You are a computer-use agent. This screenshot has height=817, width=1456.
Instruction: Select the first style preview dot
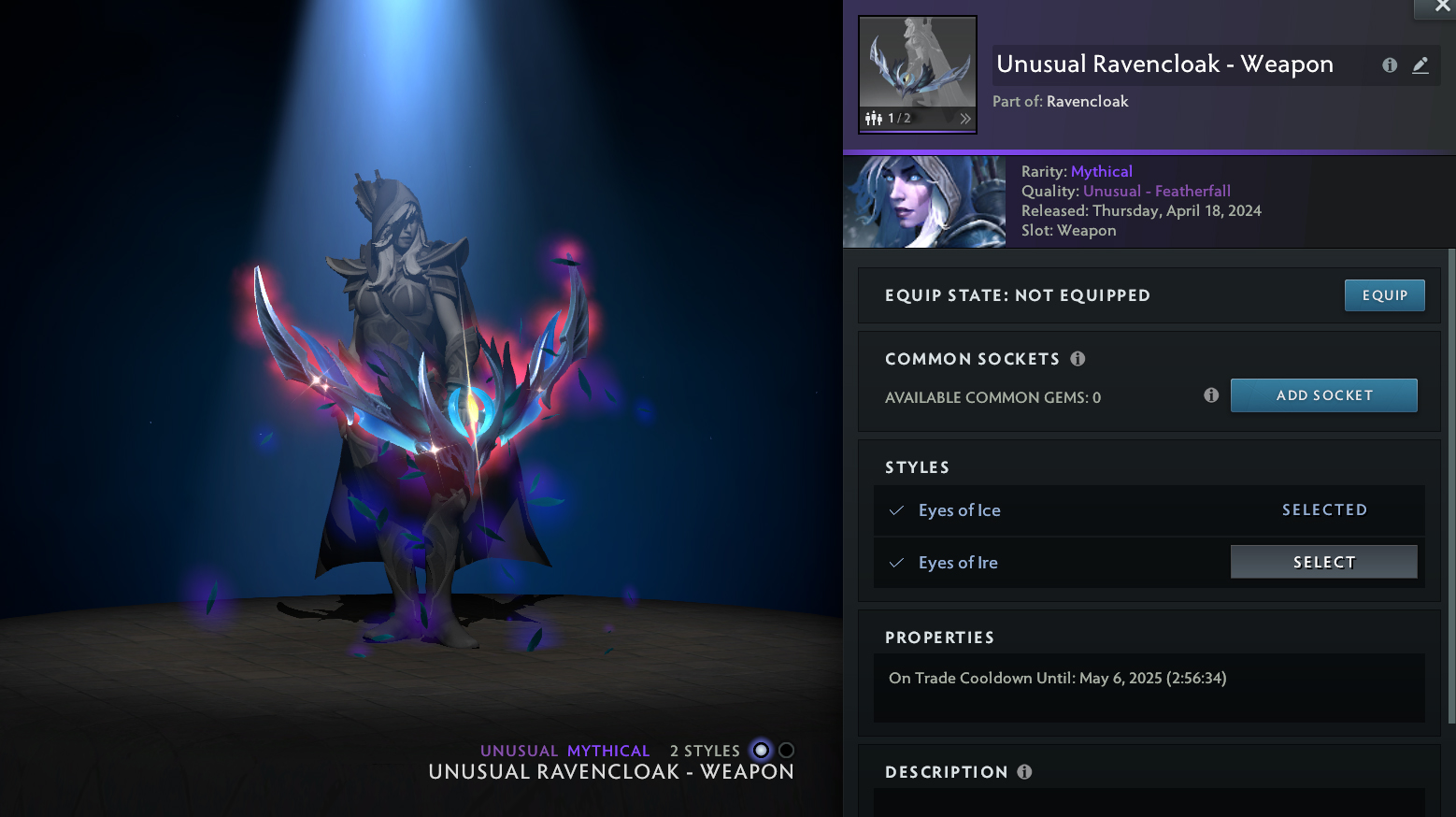click(762, 750)
